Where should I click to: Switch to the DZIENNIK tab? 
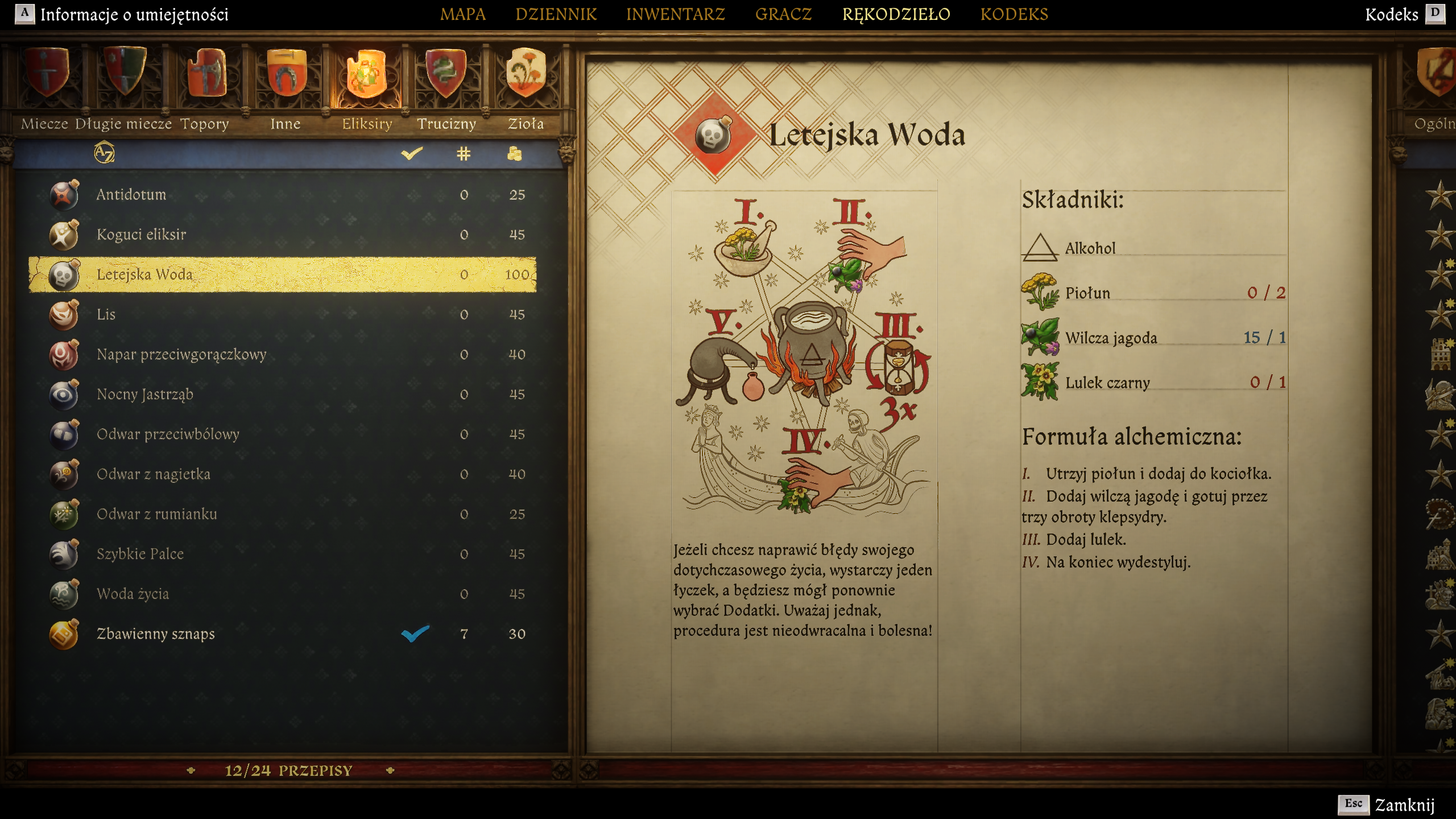pos(556,14)
